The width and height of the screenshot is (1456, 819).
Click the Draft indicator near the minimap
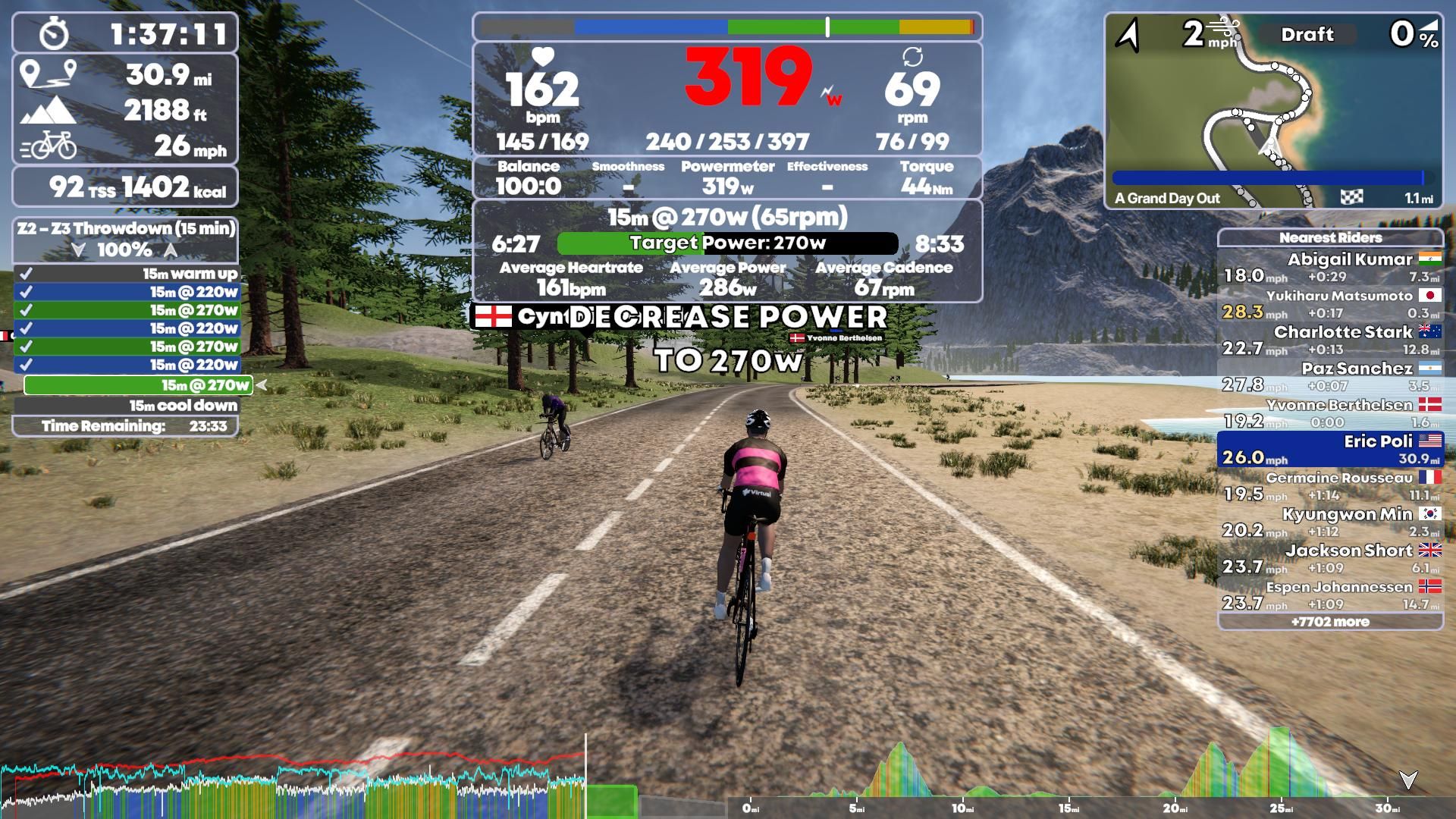[x=1307, y=34]
